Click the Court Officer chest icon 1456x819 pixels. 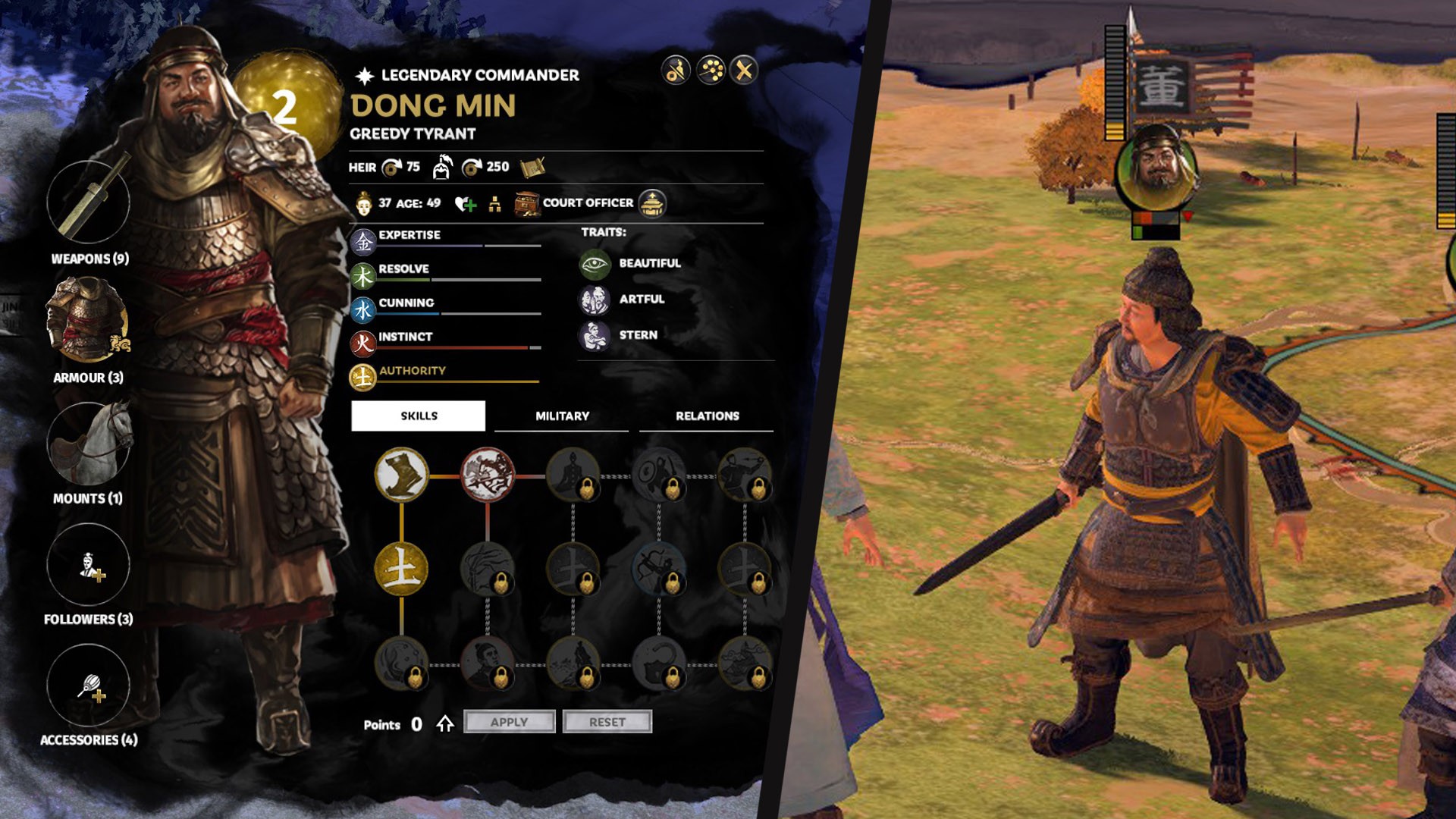(526, 203)
